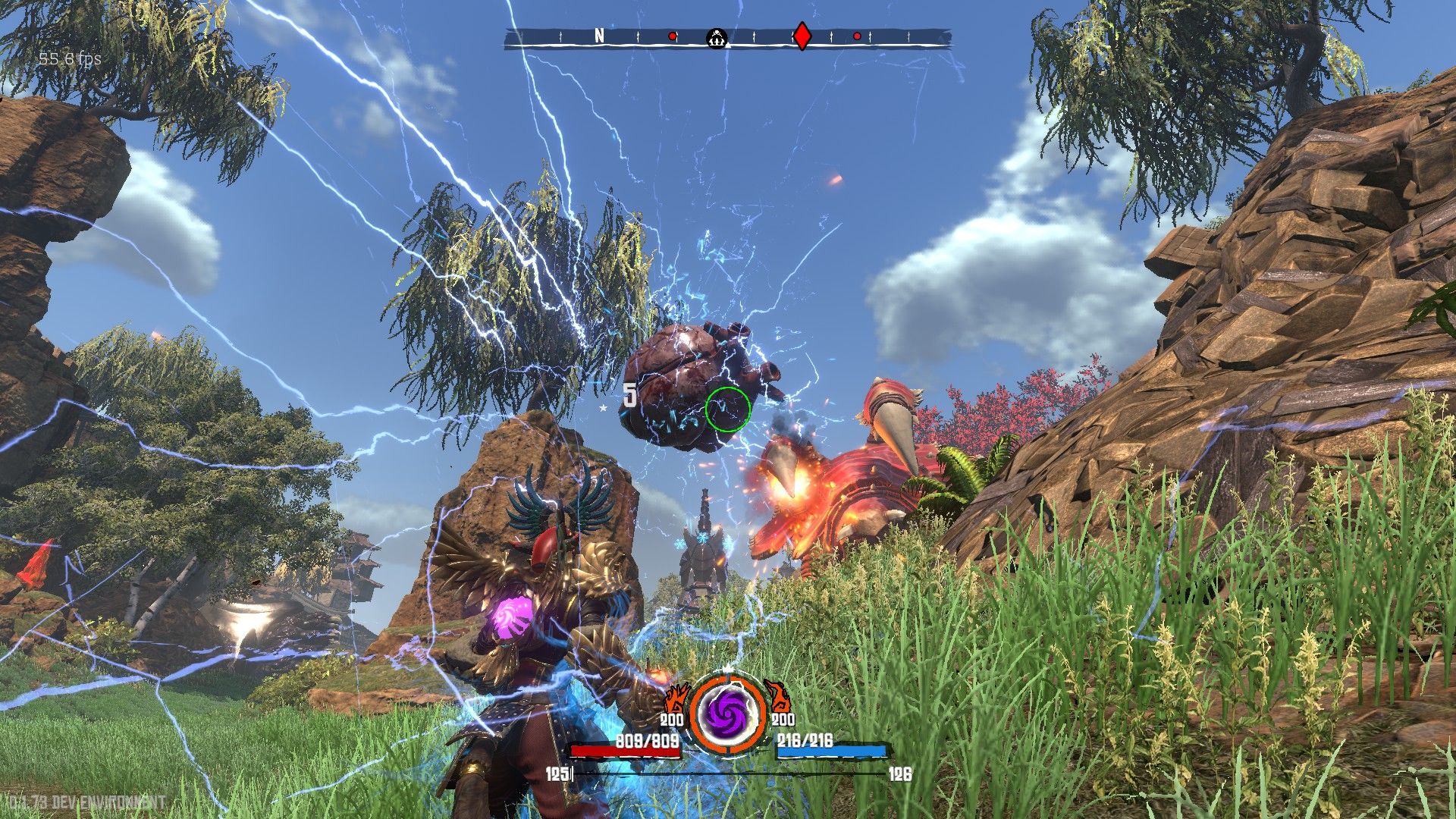The width and height of the screenshot is (1456, 819).
Task: Click the right flaming hand spell icon
Action: [778, 696]
